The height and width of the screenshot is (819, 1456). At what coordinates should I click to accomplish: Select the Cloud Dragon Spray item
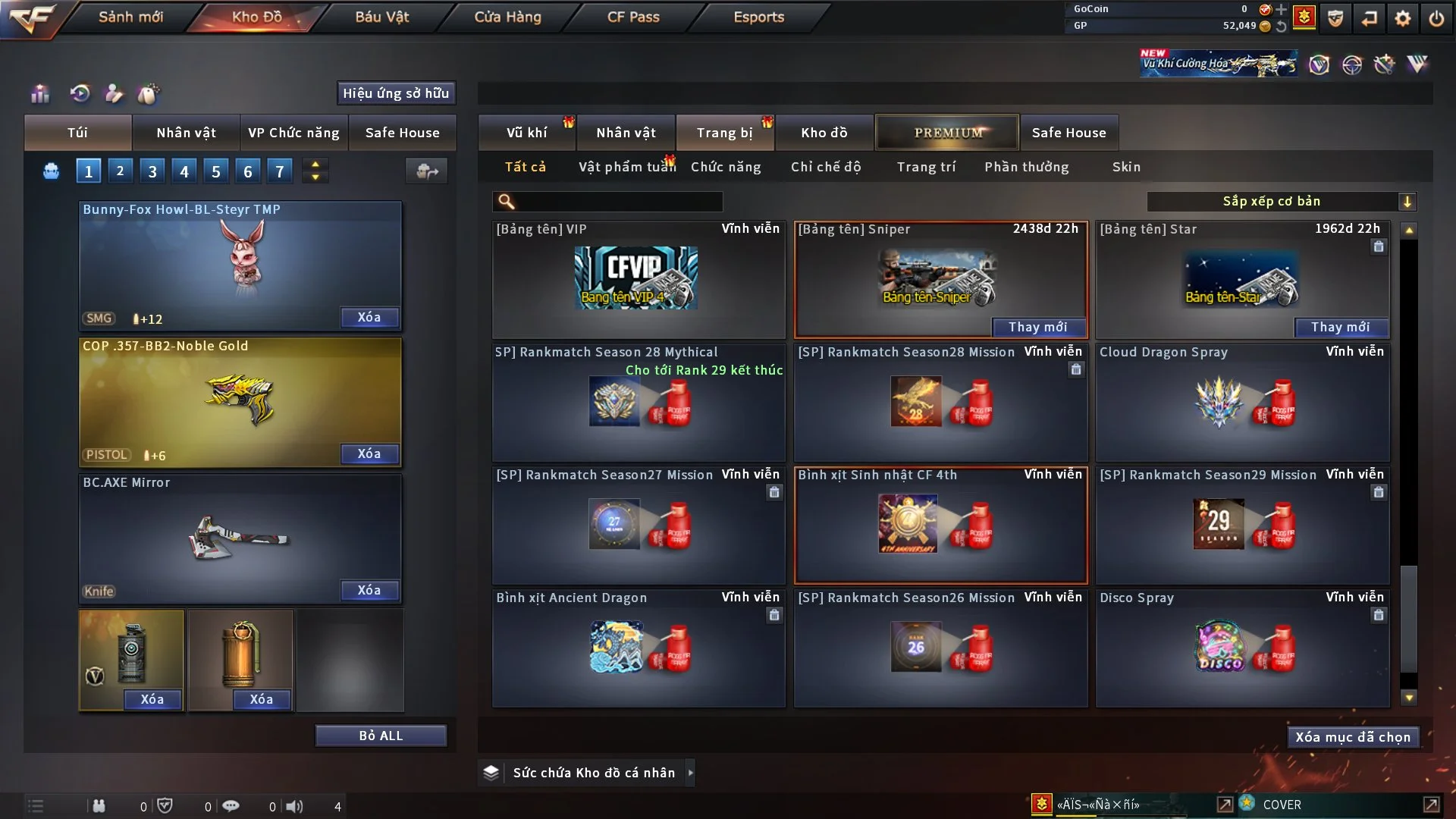(1242, 403)
